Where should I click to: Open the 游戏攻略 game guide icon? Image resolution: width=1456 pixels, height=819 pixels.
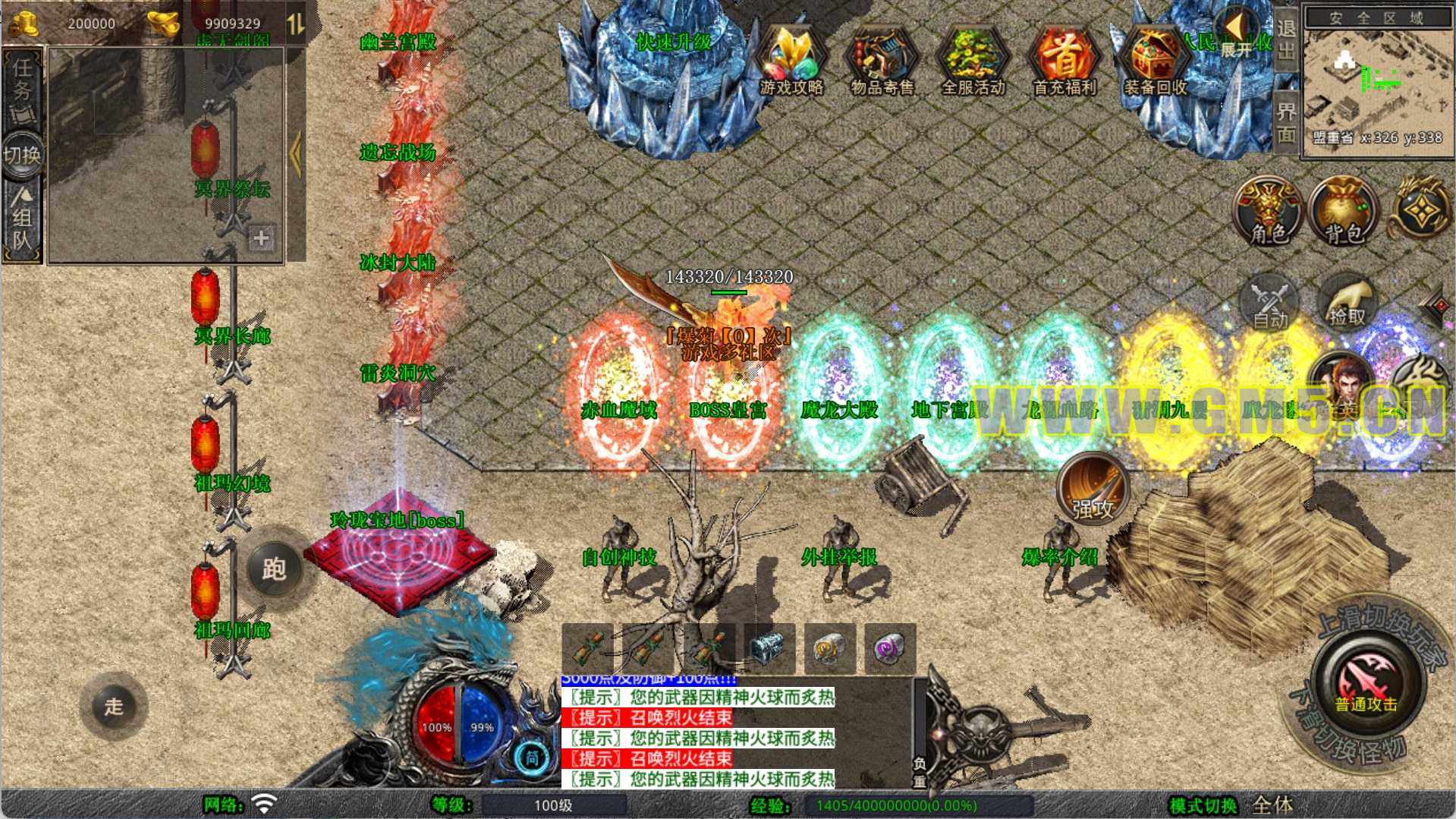[x=791, y=62]
